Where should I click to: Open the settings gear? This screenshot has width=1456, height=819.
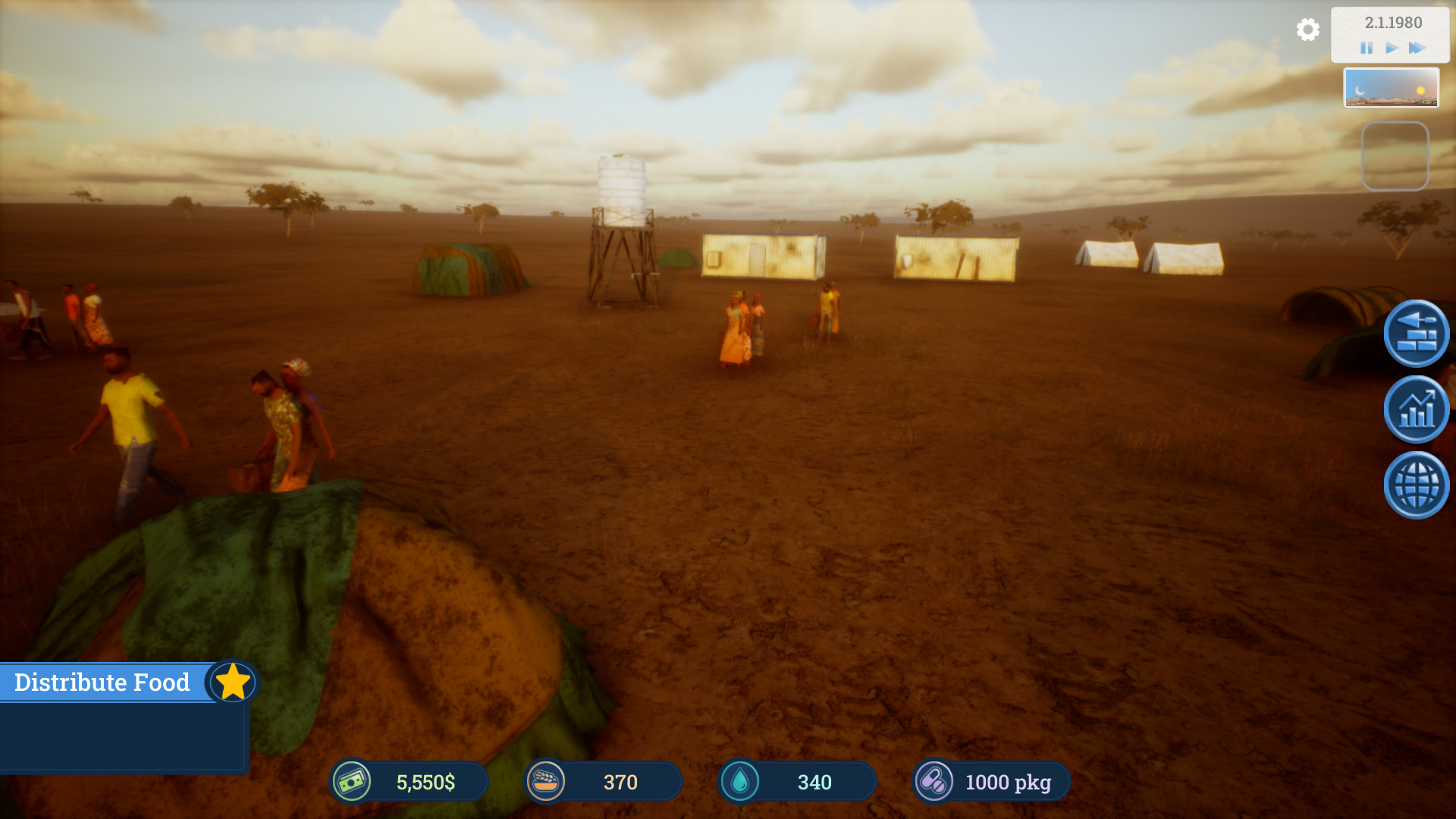click(x=1307, y=30)
